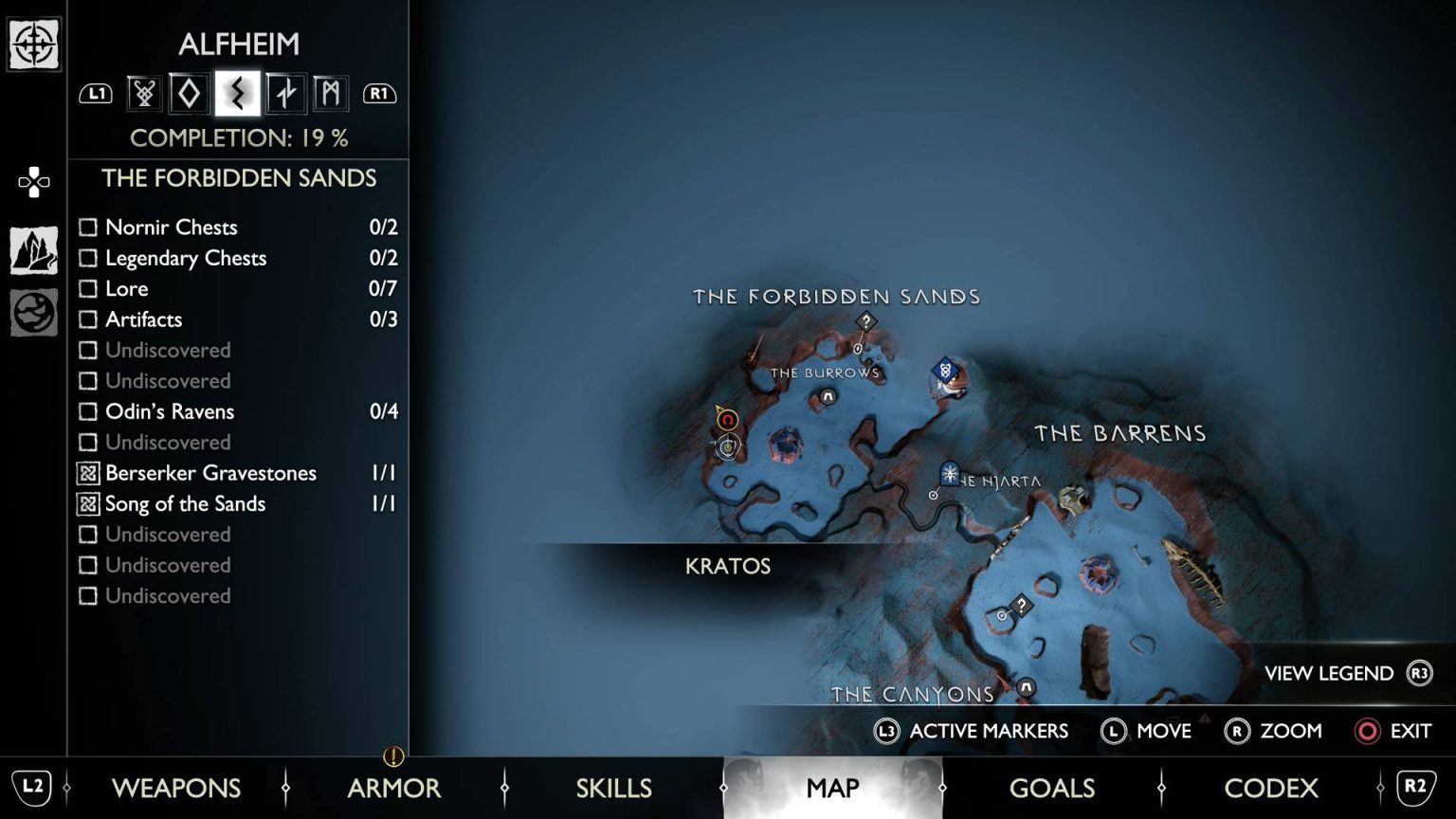Switch to the Weapons tab
The width and height of the screenshot is (1456, 819).
(x=176, y=788)
